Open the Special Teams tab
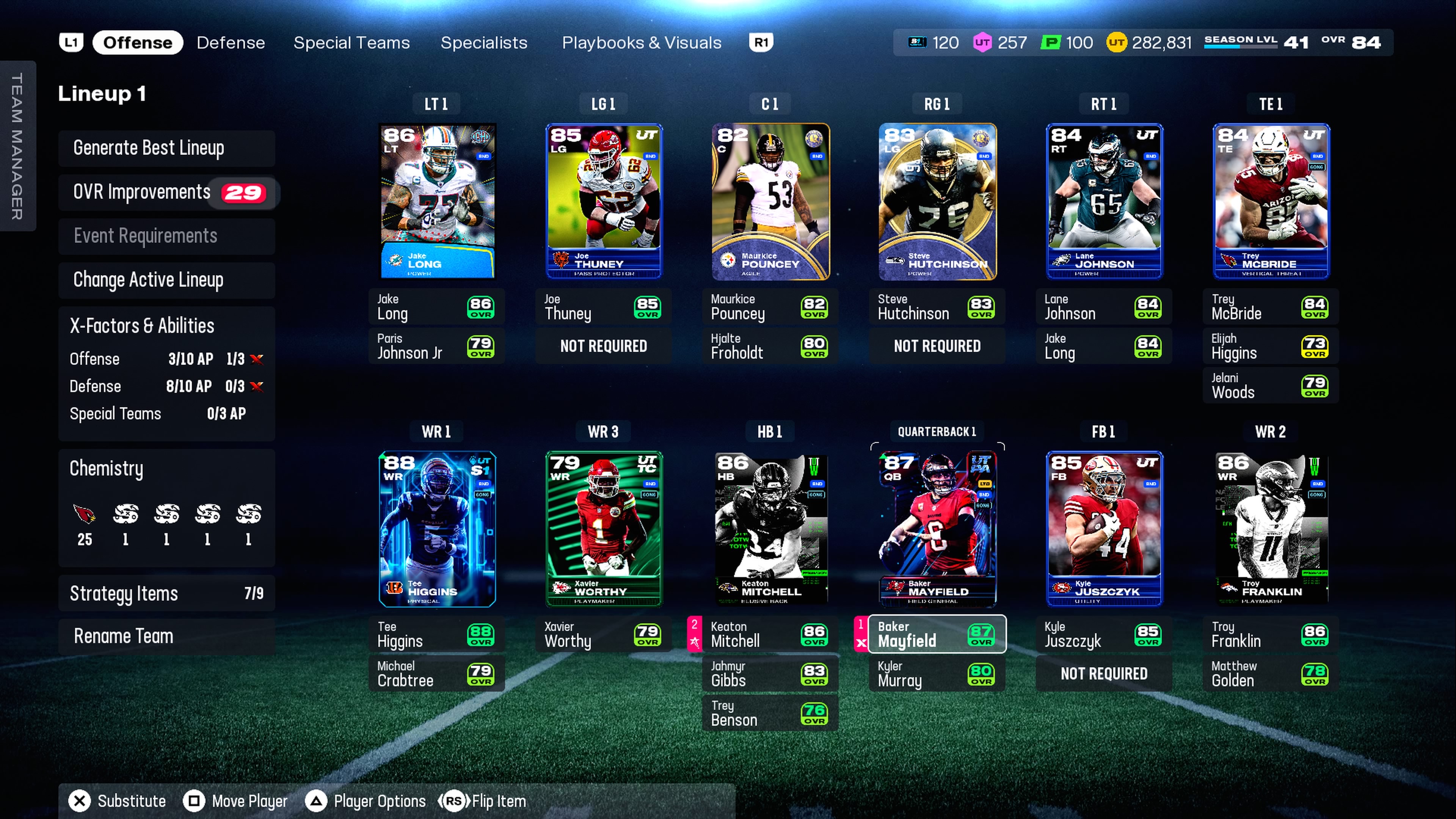 [x=351, y=42]
